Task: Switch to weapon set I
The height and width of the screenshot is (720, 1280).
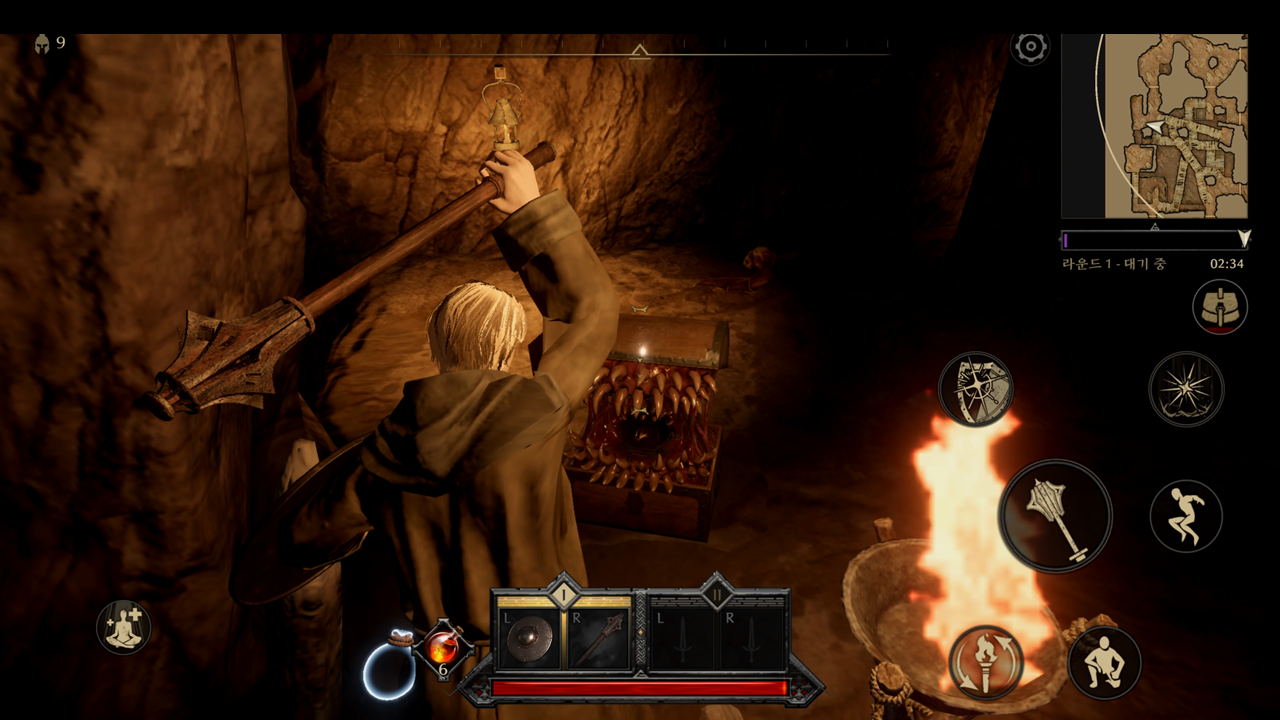Action: tap(563, 593)
